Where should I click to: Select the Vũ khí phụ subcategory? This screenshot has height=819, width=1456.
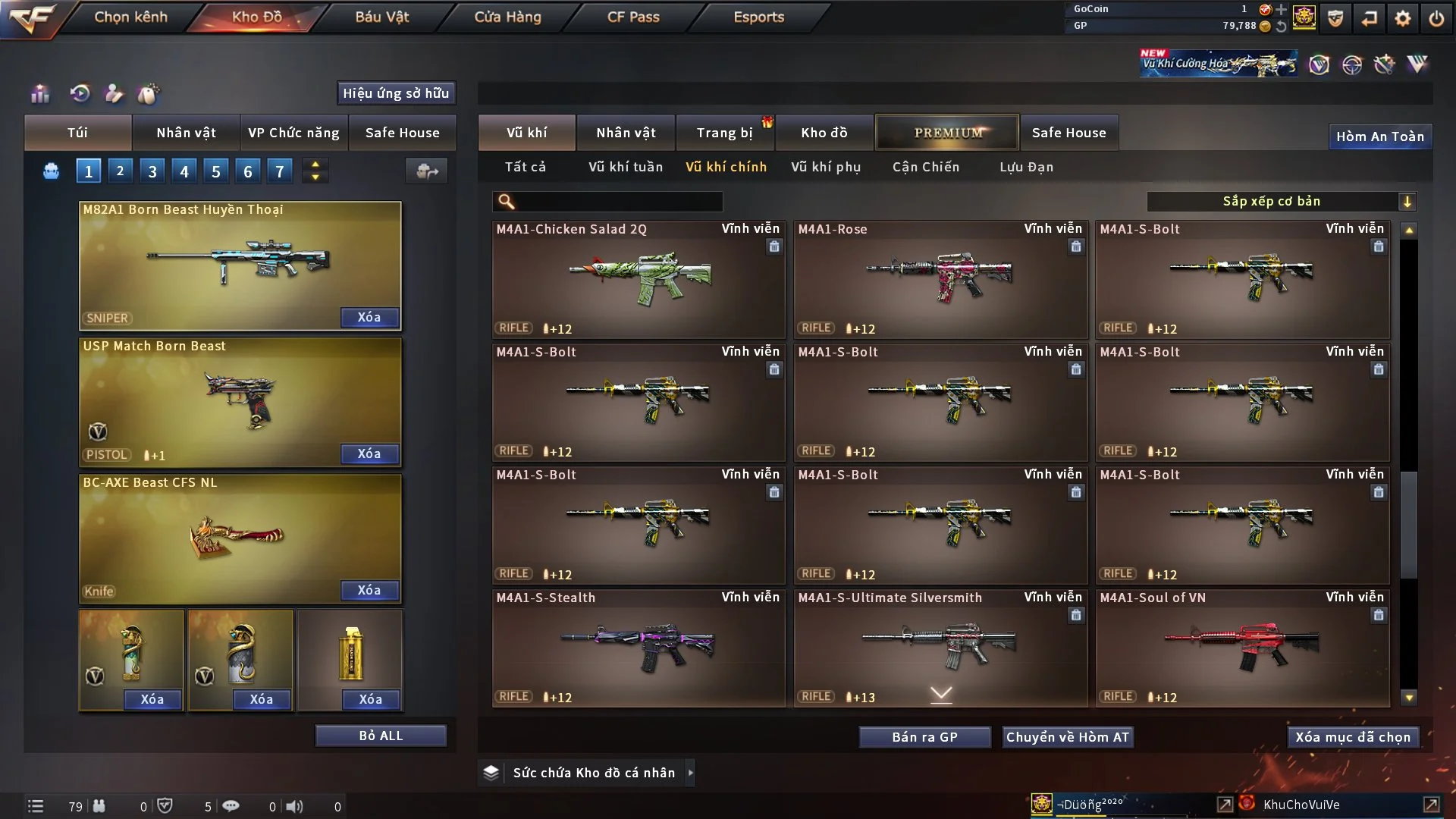[x=825, y=167]
